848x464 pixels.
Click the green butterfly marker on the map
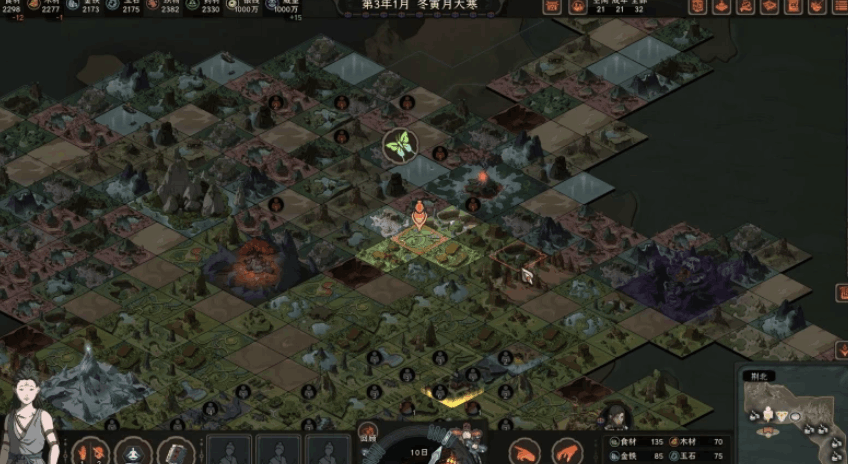[x=400, y=146]
